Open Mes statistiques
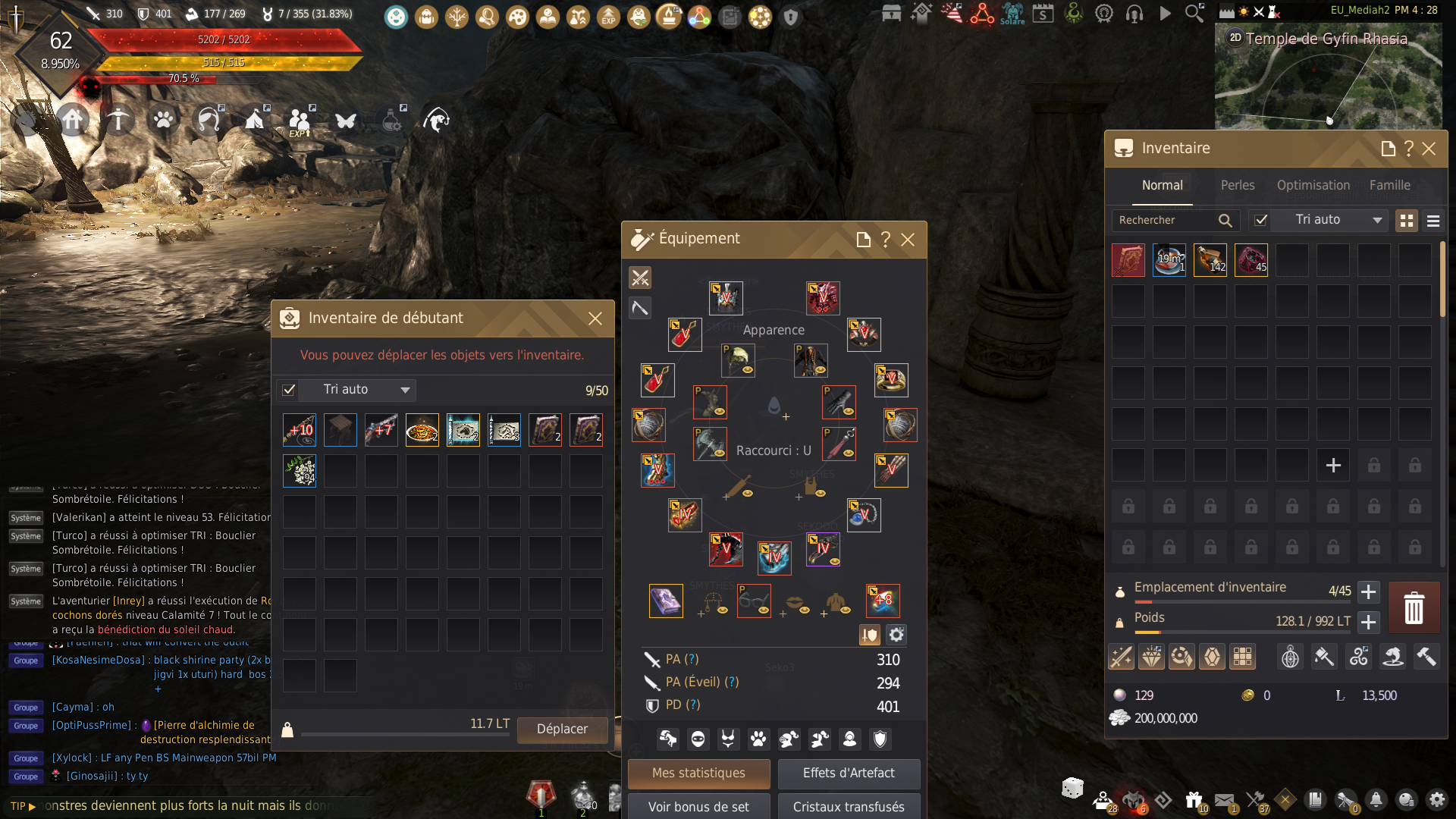This screenshot has height=819, width=1456. click(x=698, y=773)
